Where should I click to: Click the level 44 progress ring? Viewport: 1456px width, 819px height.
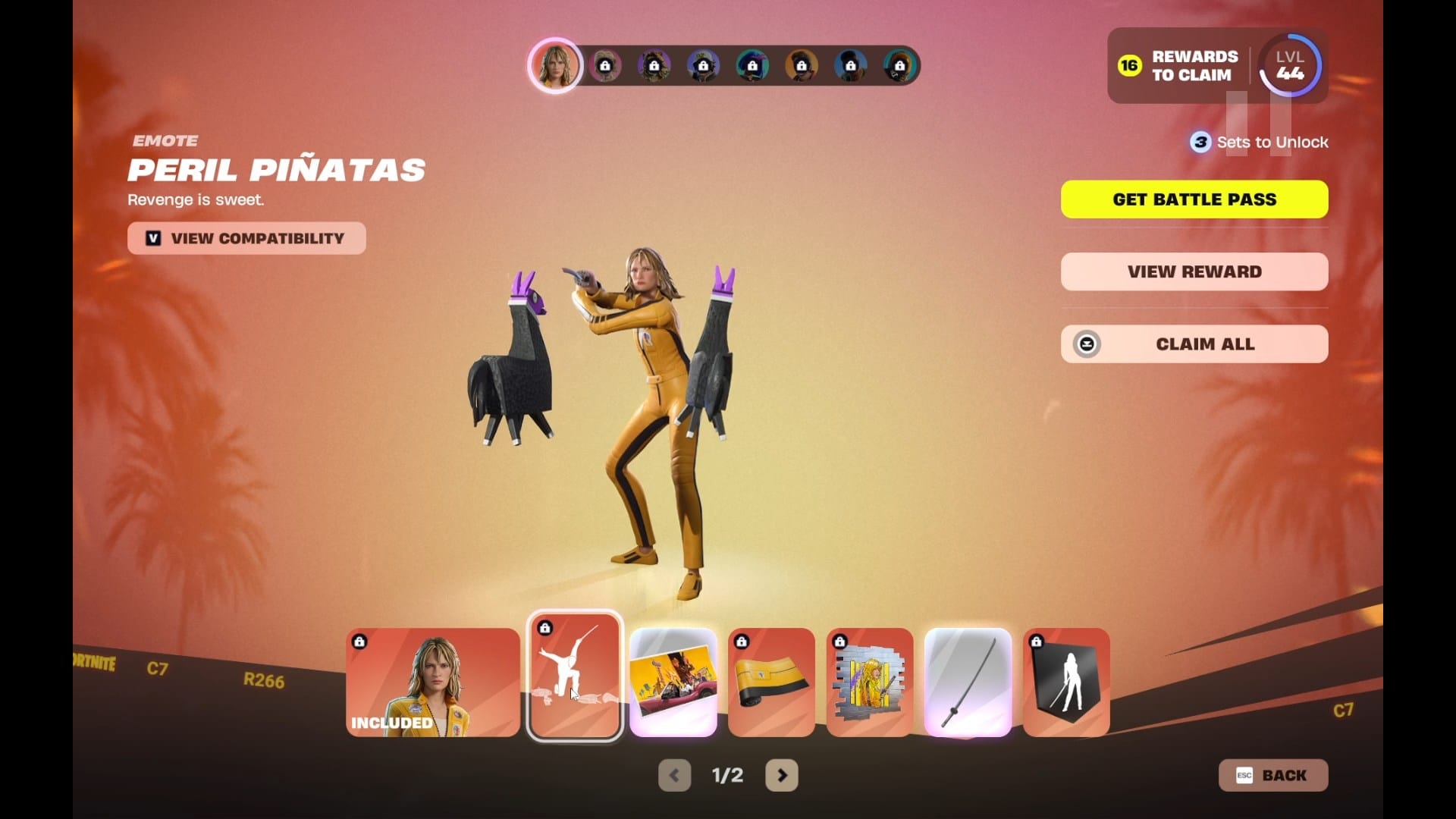click(x=1290, y=66)
